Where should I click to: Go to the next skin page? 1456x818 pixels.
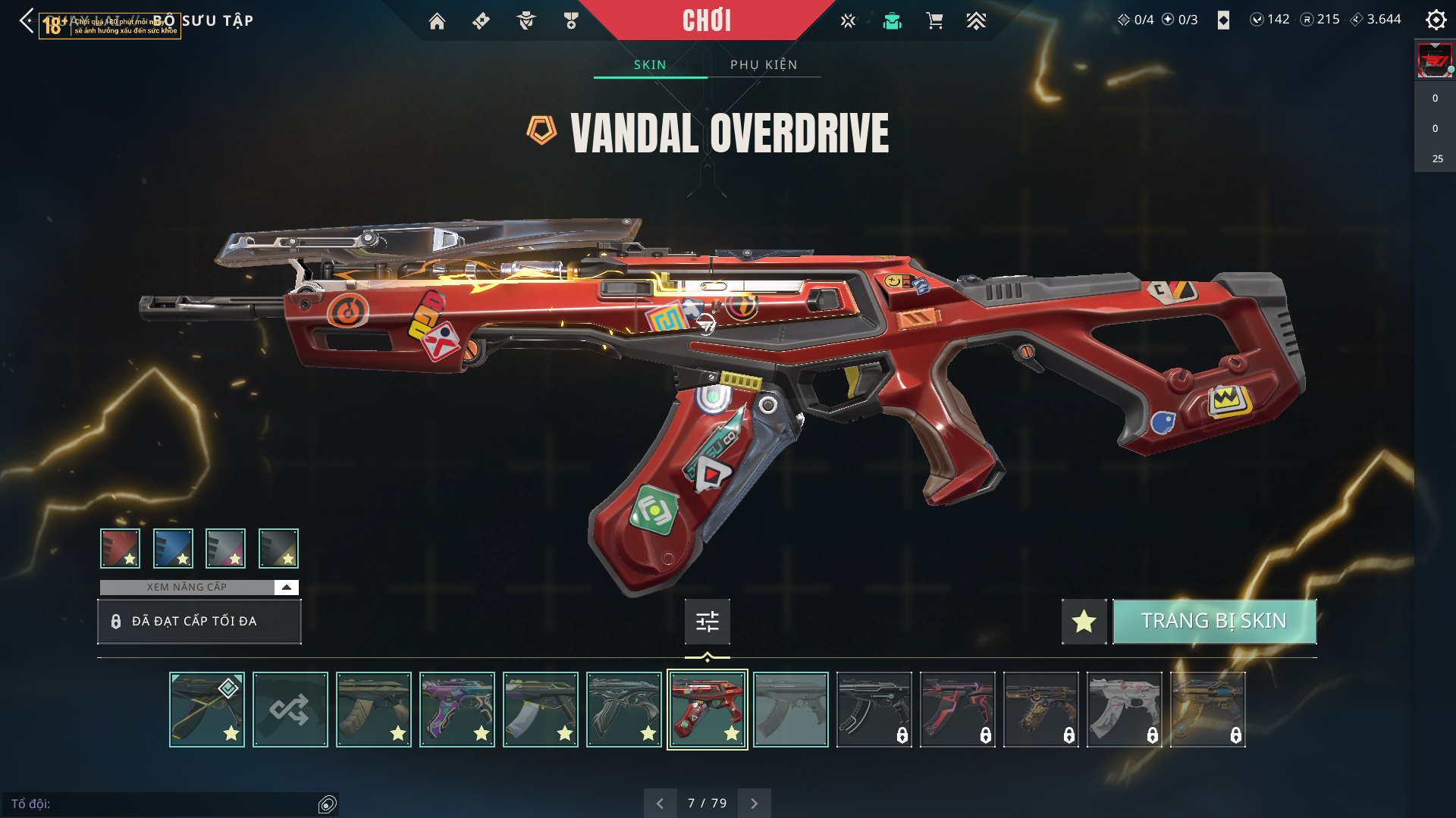[754, 803]
